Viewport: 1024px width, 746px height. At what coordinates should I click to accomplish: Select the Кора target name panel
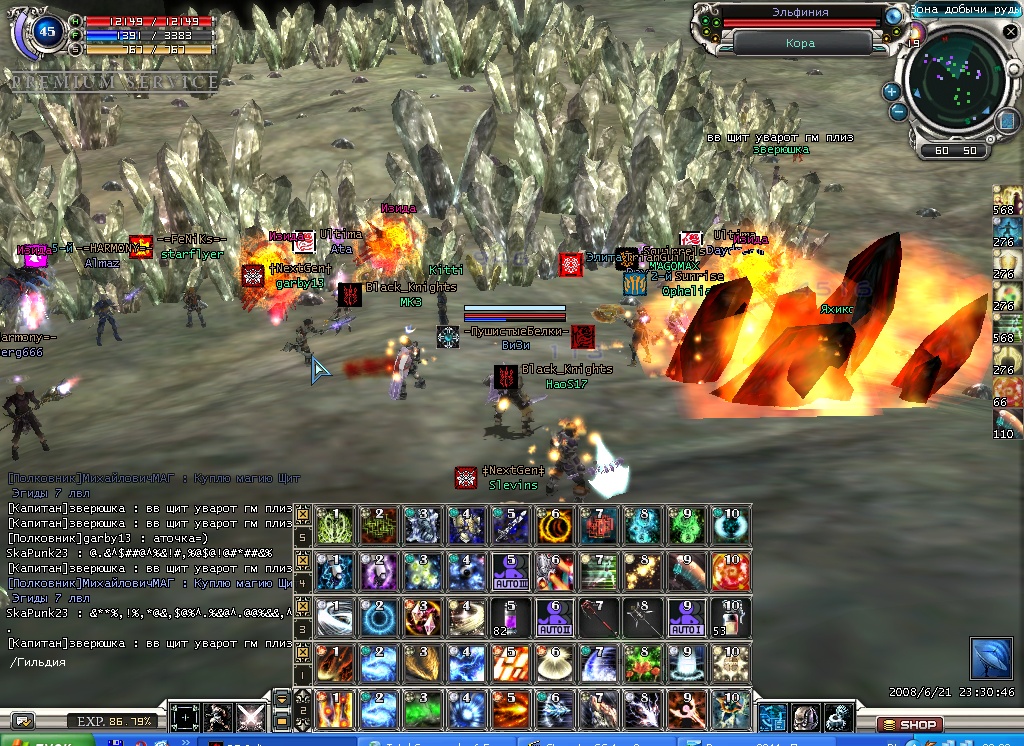[802, 43]
